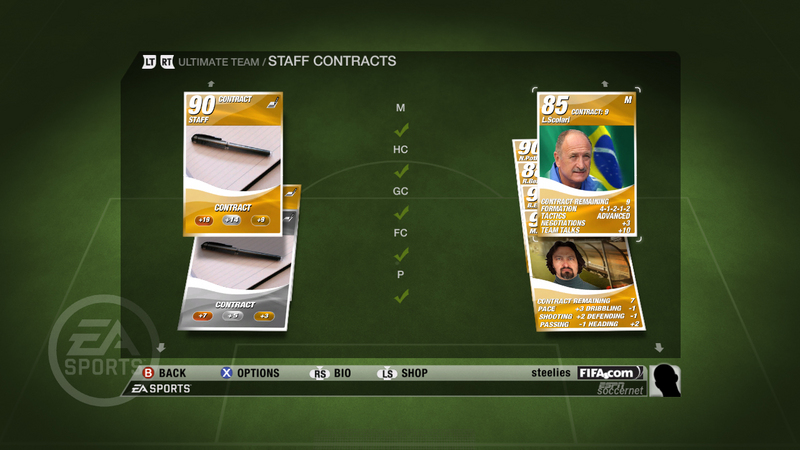This screenshot has height=450, width=800.
Task: Visit the FIFA.com logo link
Action: [x=610, y=373]
